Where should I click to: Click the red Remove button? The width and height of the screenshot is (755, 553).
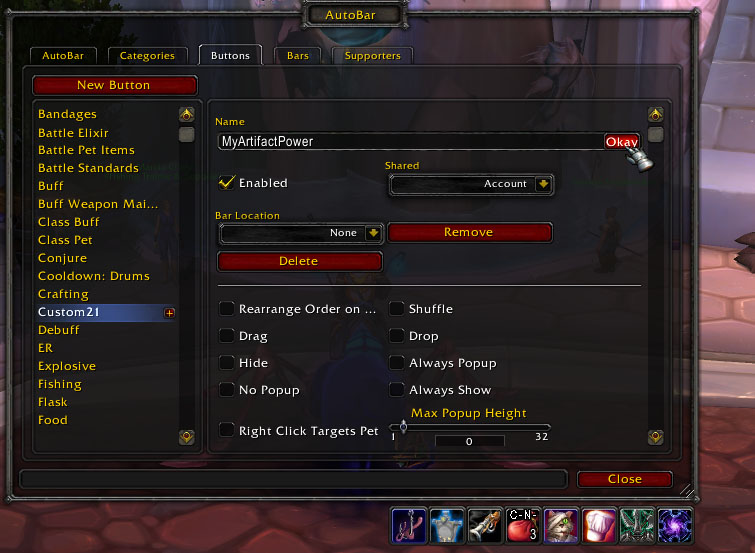469,232
